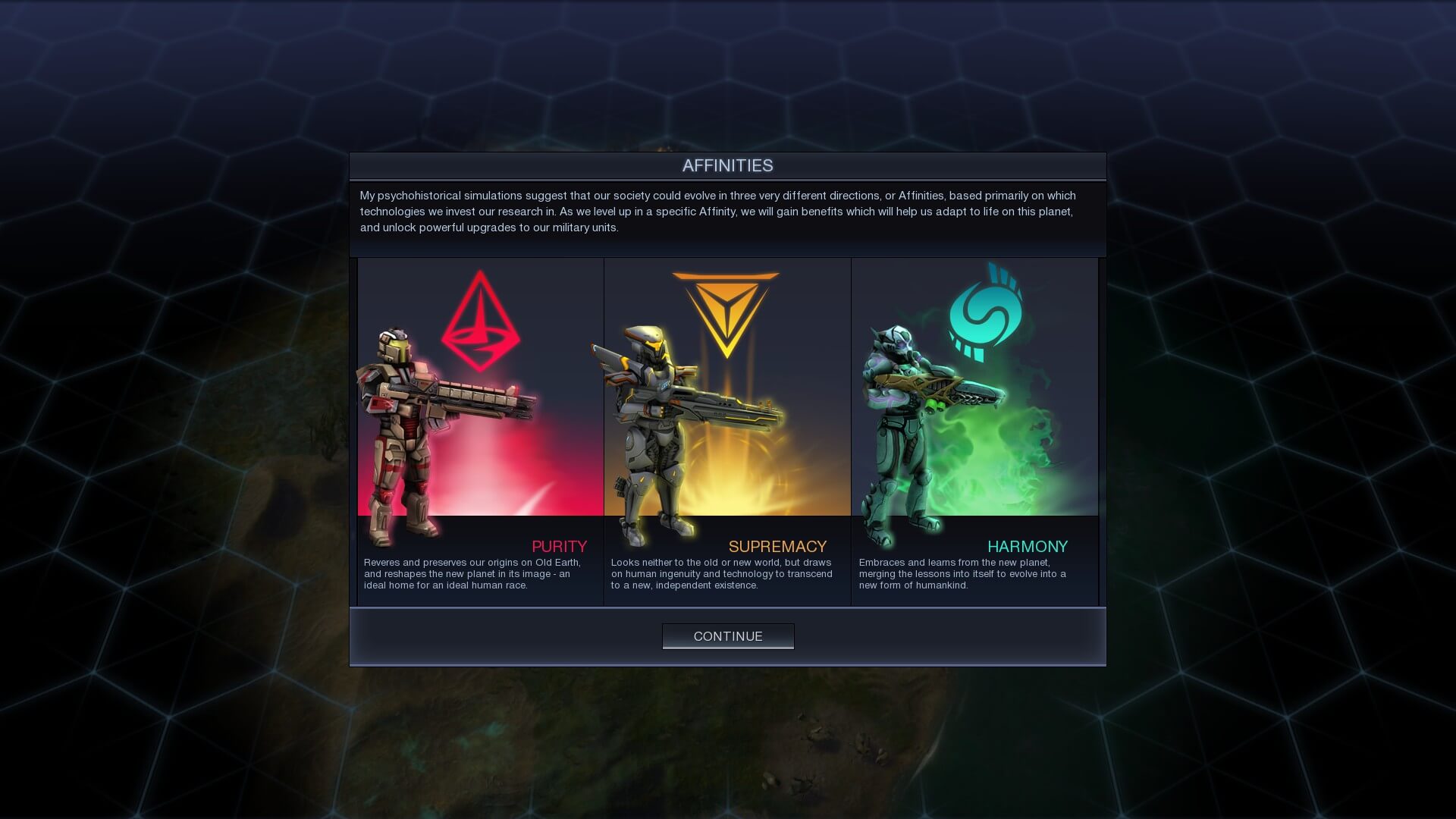Click the AFFINITIES title bar

point(728,165)
